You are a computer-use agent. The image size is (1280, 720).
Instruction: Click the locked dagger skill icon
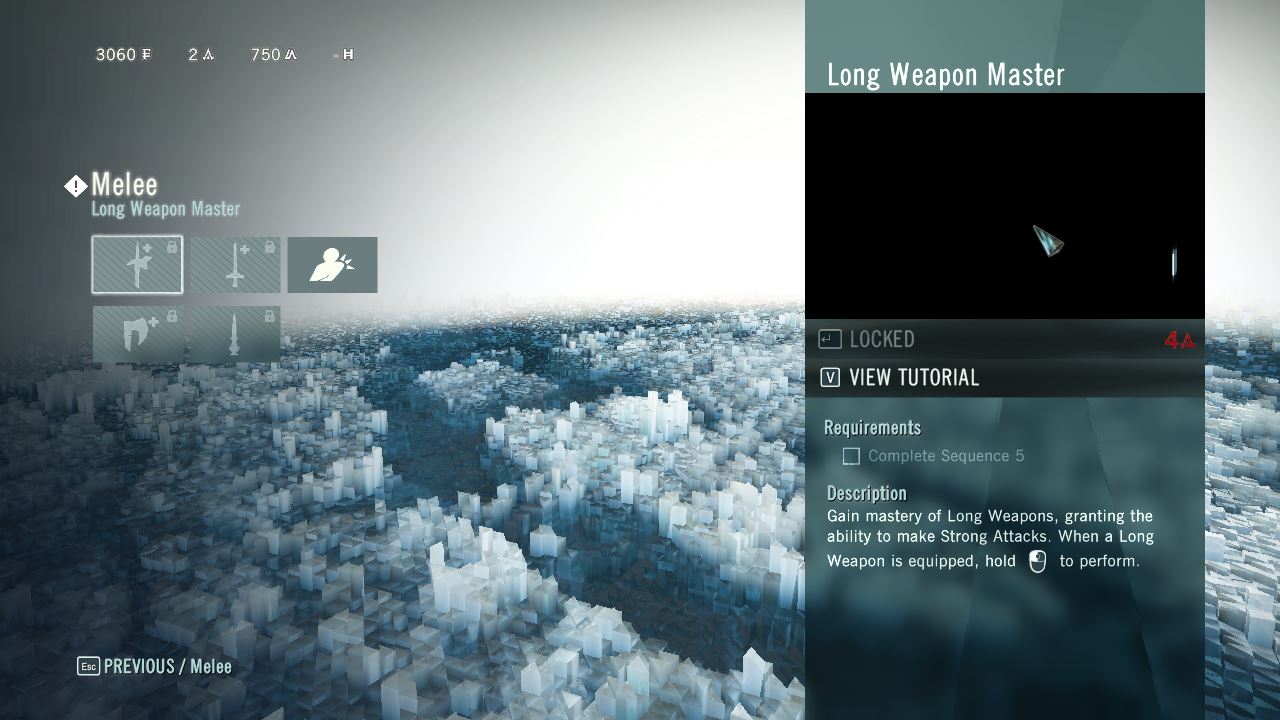point(235,334)
